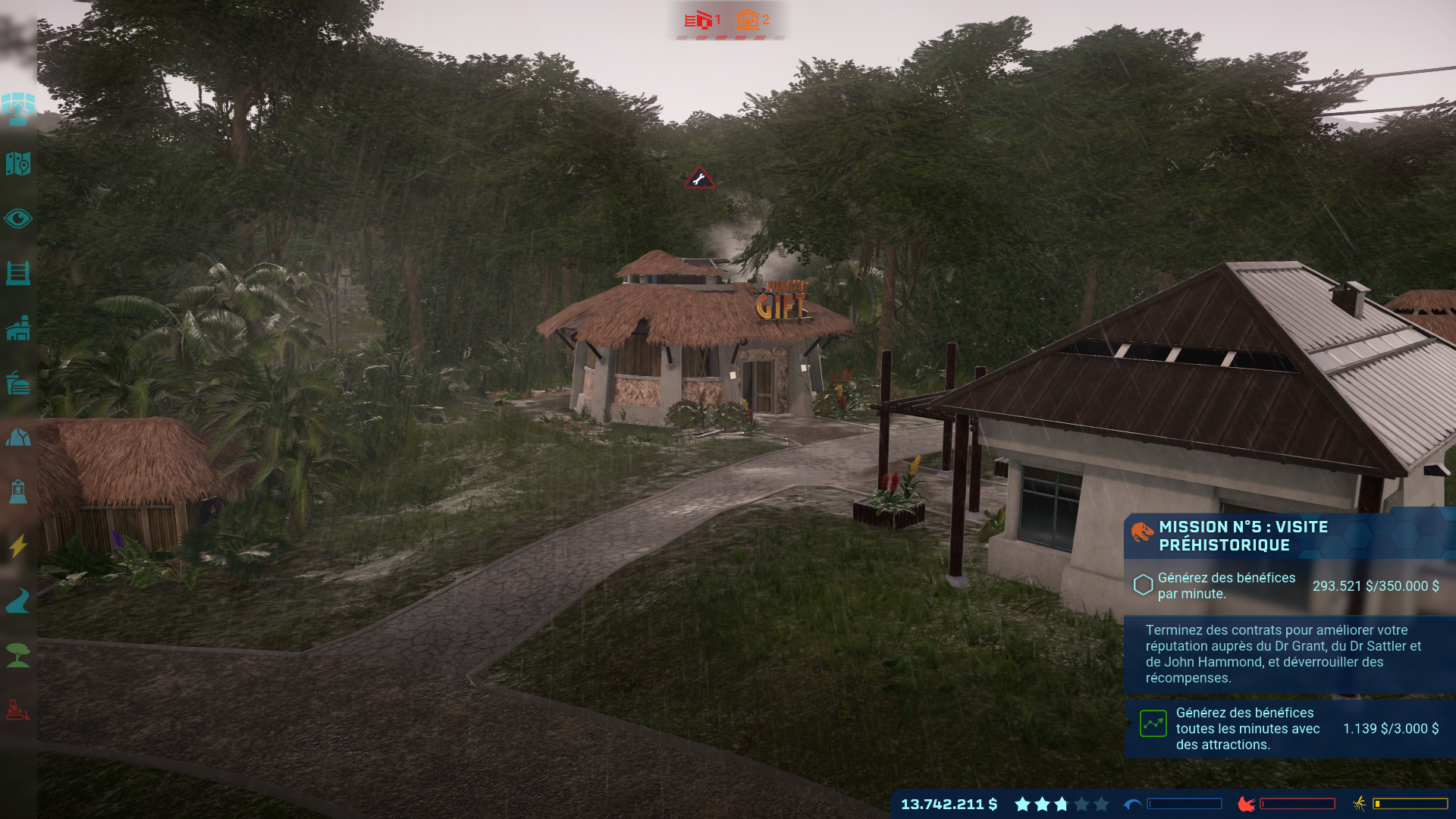Image resolution: width=1456 pixels, height=819 pixels.
Task: Toggle the eye management view
Action: pyautogui.click(x=18, y=219)
